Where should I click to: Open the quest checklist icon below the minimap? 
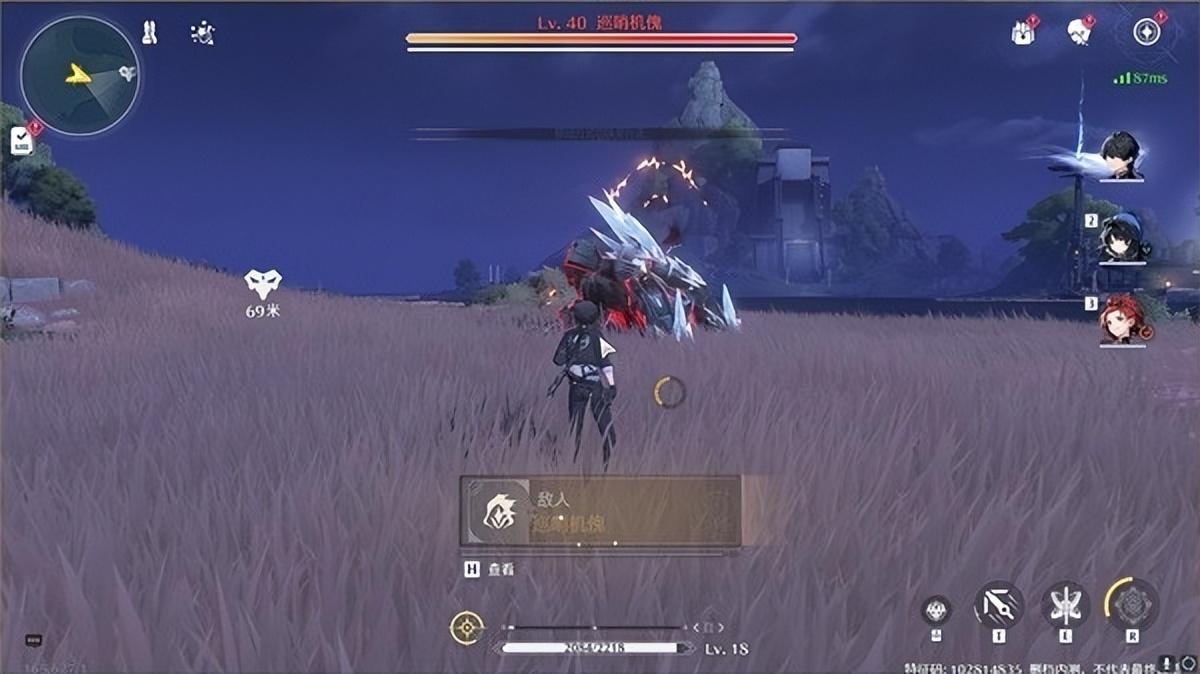21,141
